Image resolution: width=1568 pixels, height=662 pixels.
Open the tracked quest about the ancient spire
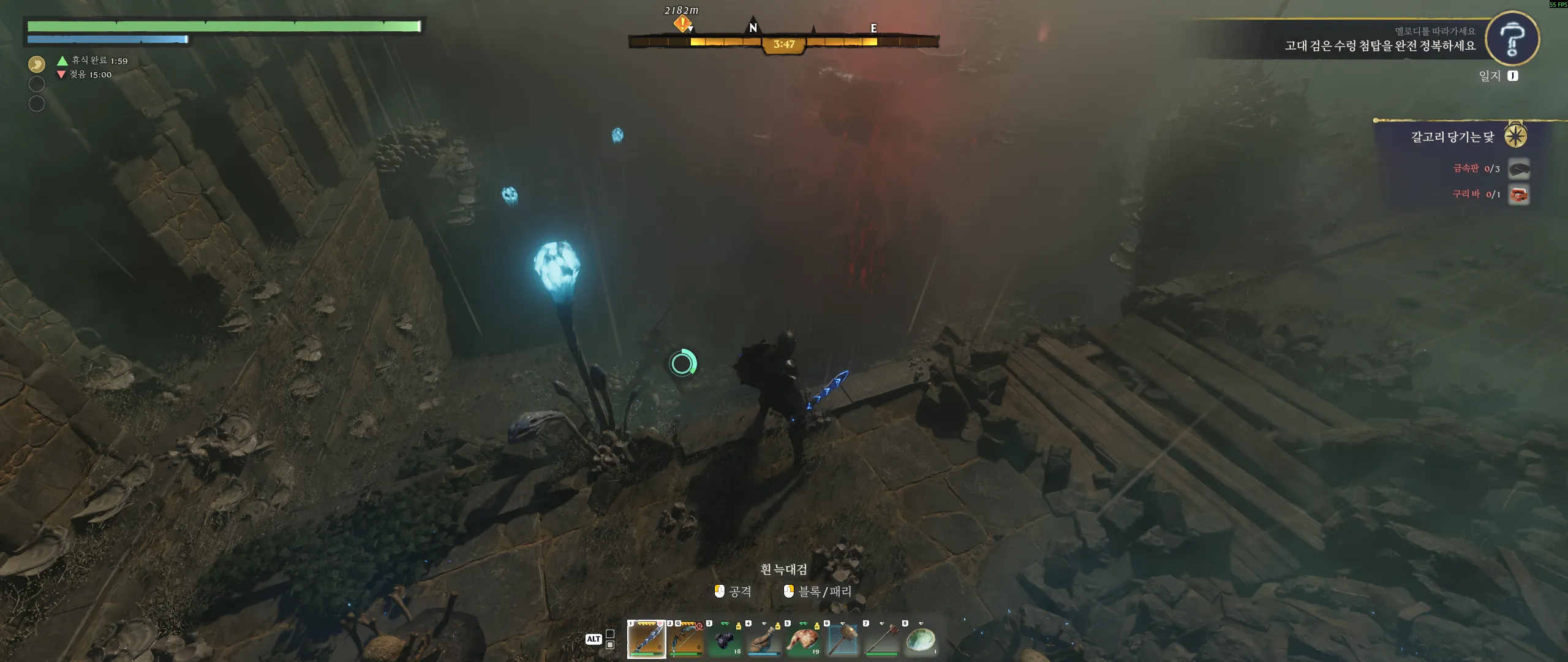1379,45
